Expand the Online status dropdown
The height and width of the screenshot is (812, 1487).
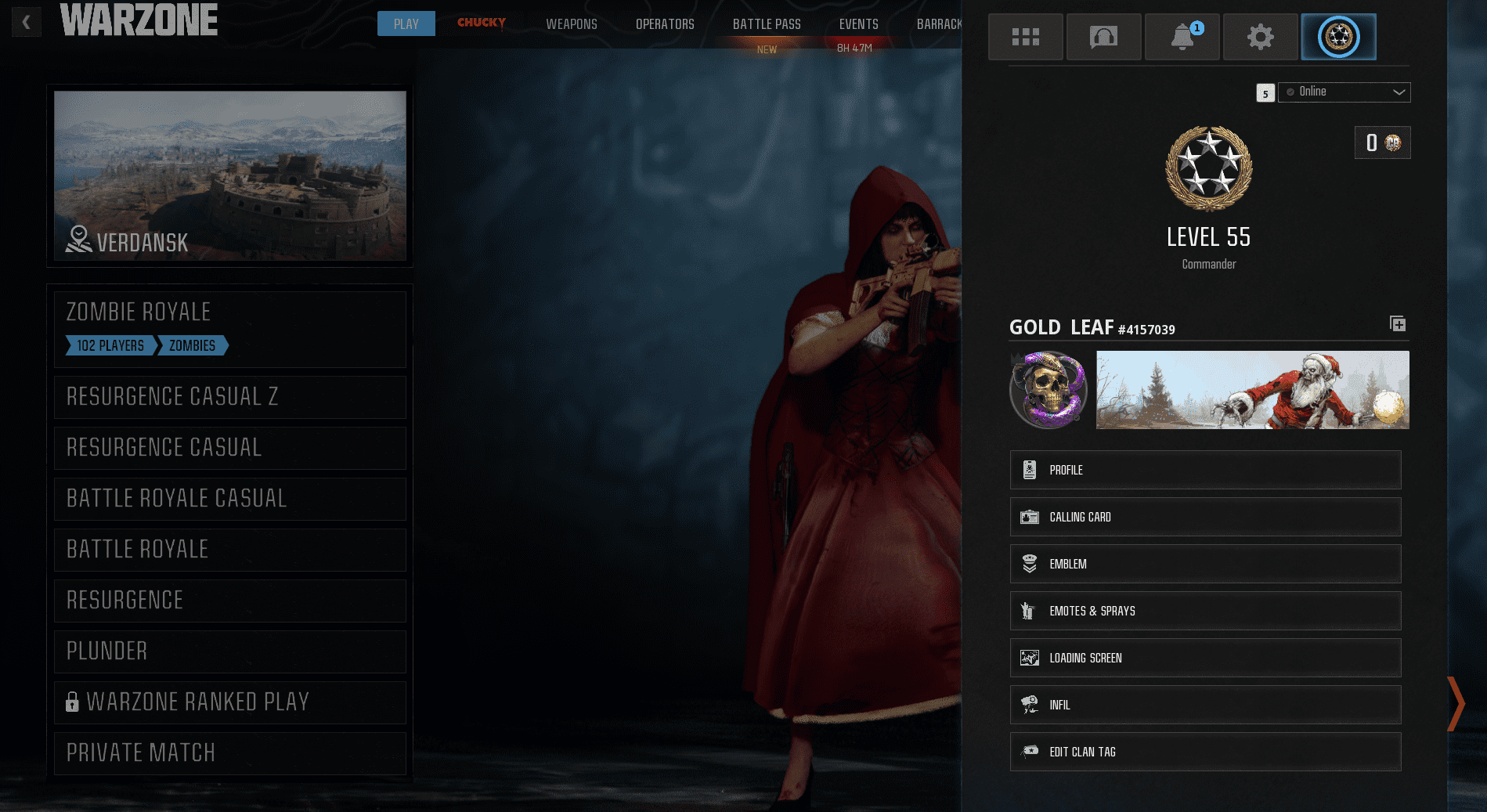(x=1344, y=92)
